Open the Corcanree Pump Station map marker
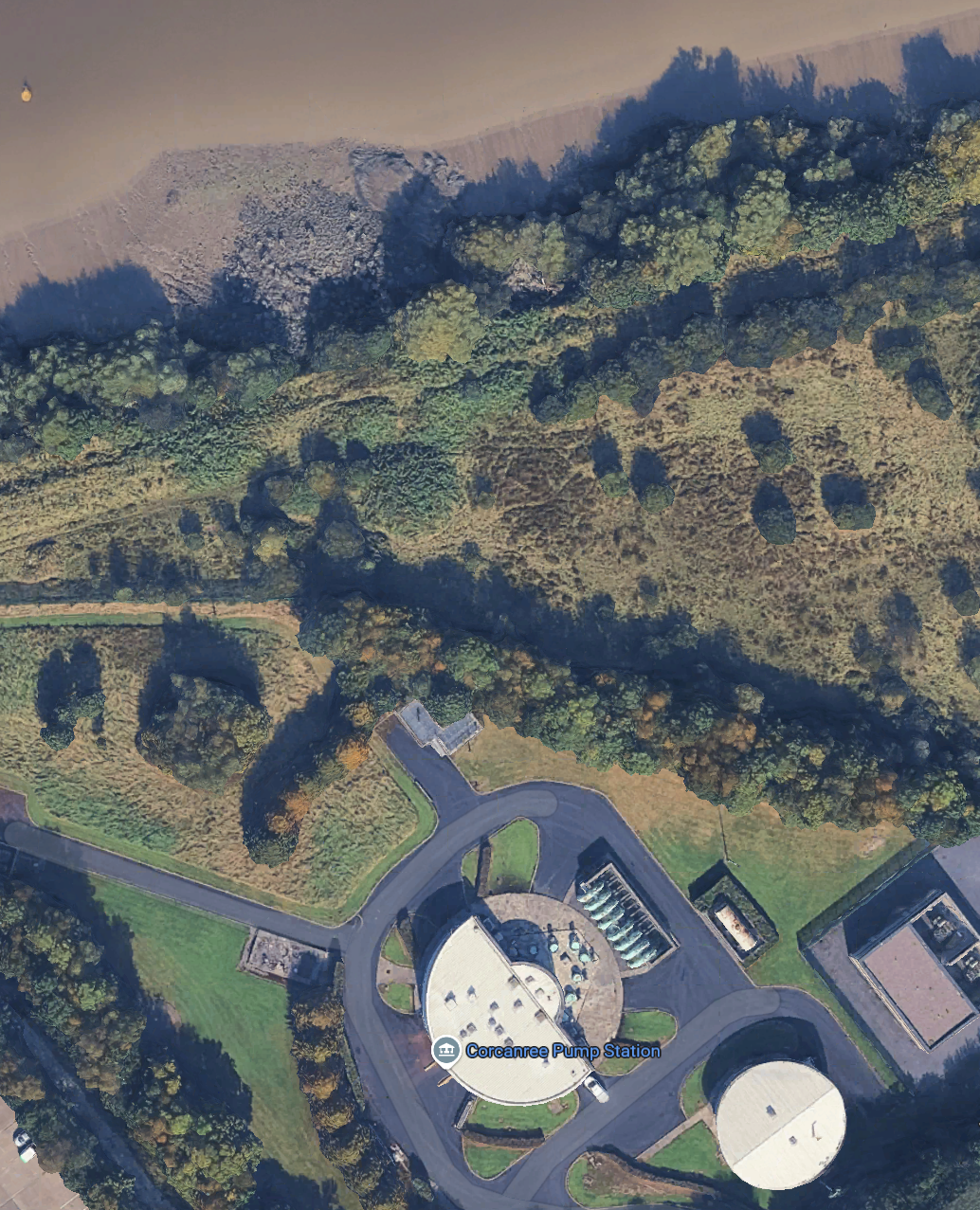980x1210 pixels. tap(445, 1050)
